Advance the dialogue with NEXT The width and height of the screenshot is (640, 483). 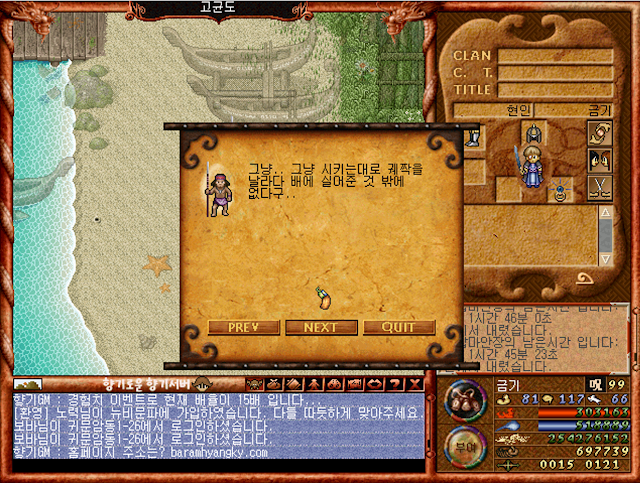click(321, 327)
